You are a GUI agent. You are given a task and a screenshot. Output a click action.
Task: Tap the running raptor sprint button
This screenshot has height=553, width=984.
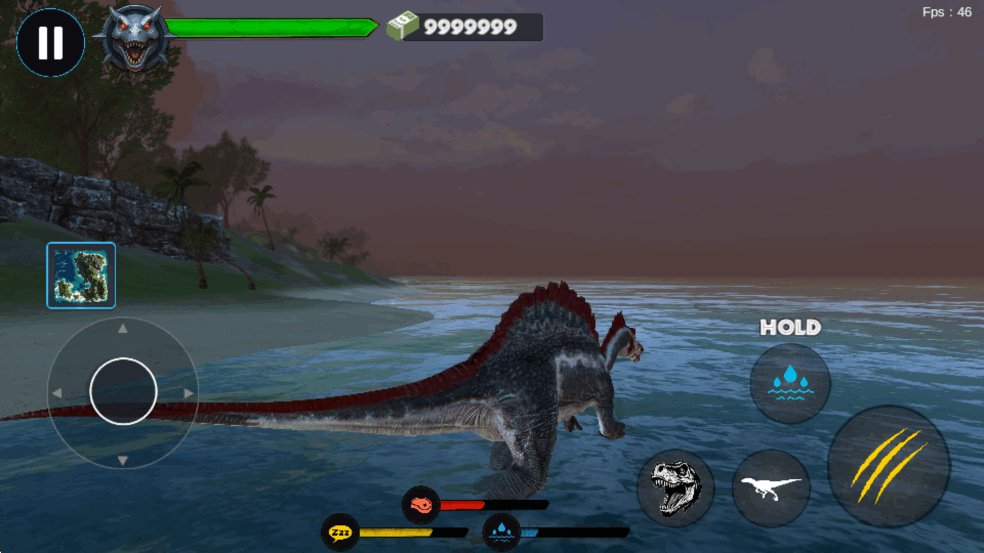771,488
